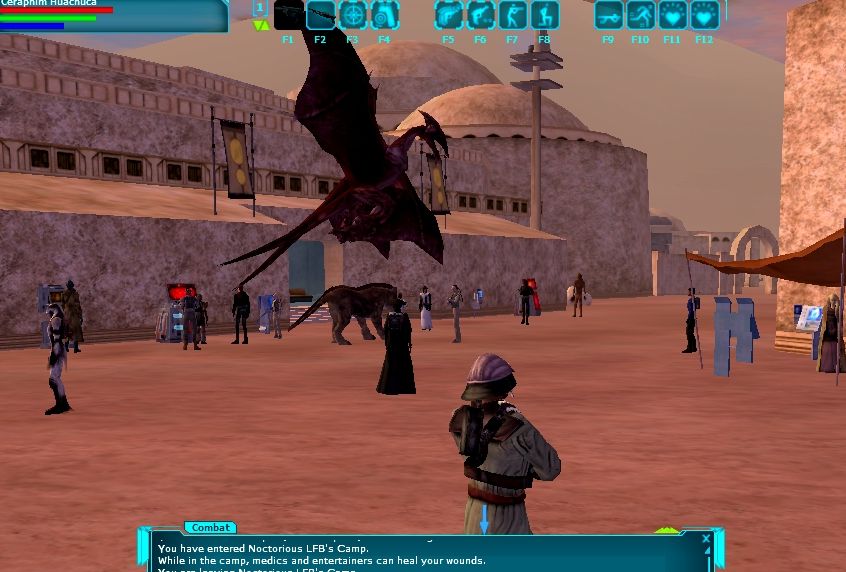Image resolution: width=846 pixels, height=572 pixels.
Task: Use the heart ability in the F12 slot
Action: [704, 15]
